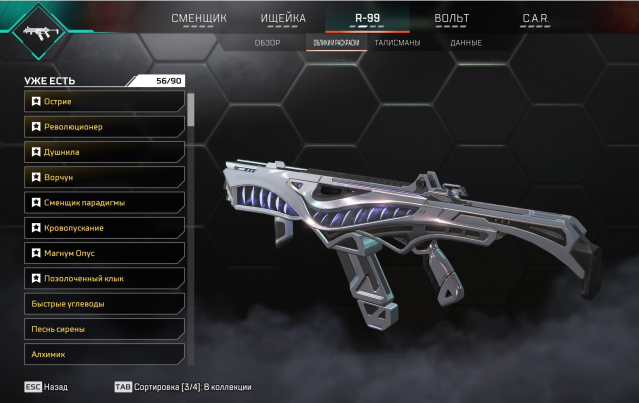Pick the Быстрые углеводы skin
The width and height of the screenshot is (639, 403).
point(105,303)
